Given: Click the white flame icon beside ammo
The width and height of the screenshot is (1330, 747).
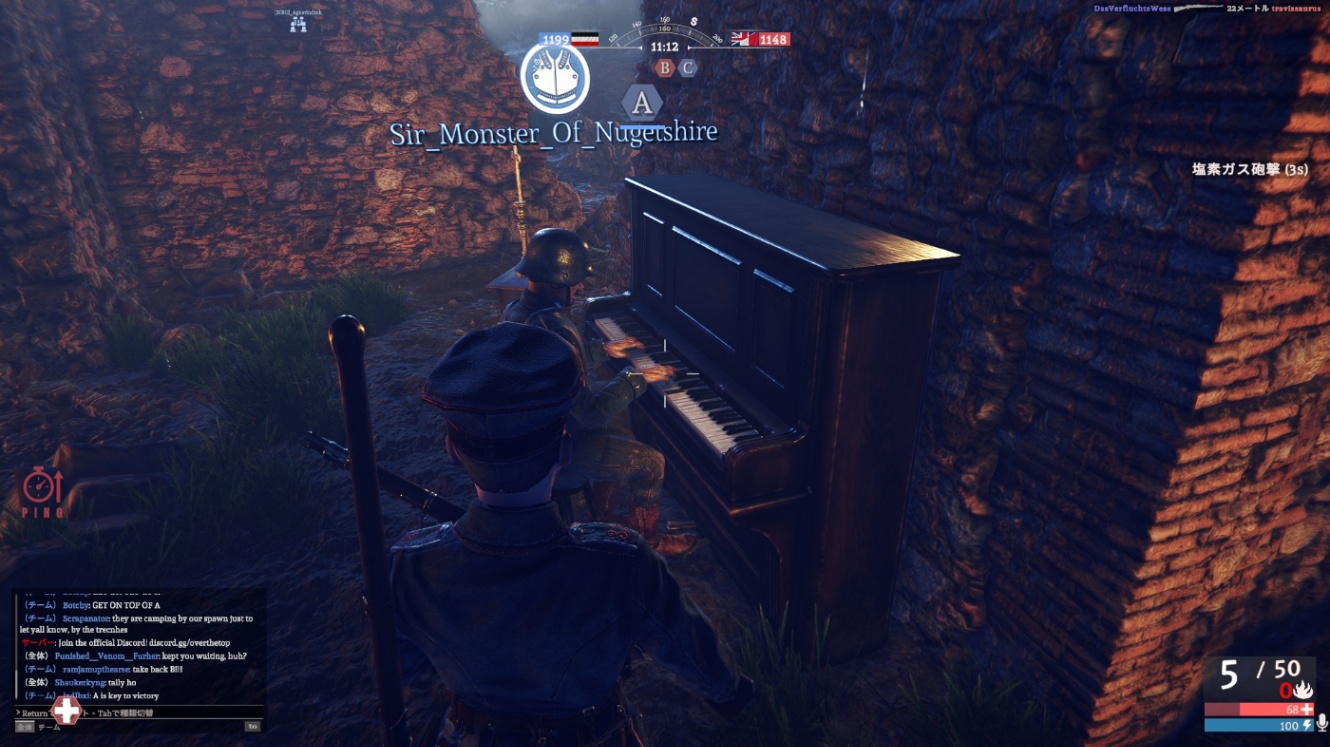Looking at the screenshot, I should (x=1302, y=690).
